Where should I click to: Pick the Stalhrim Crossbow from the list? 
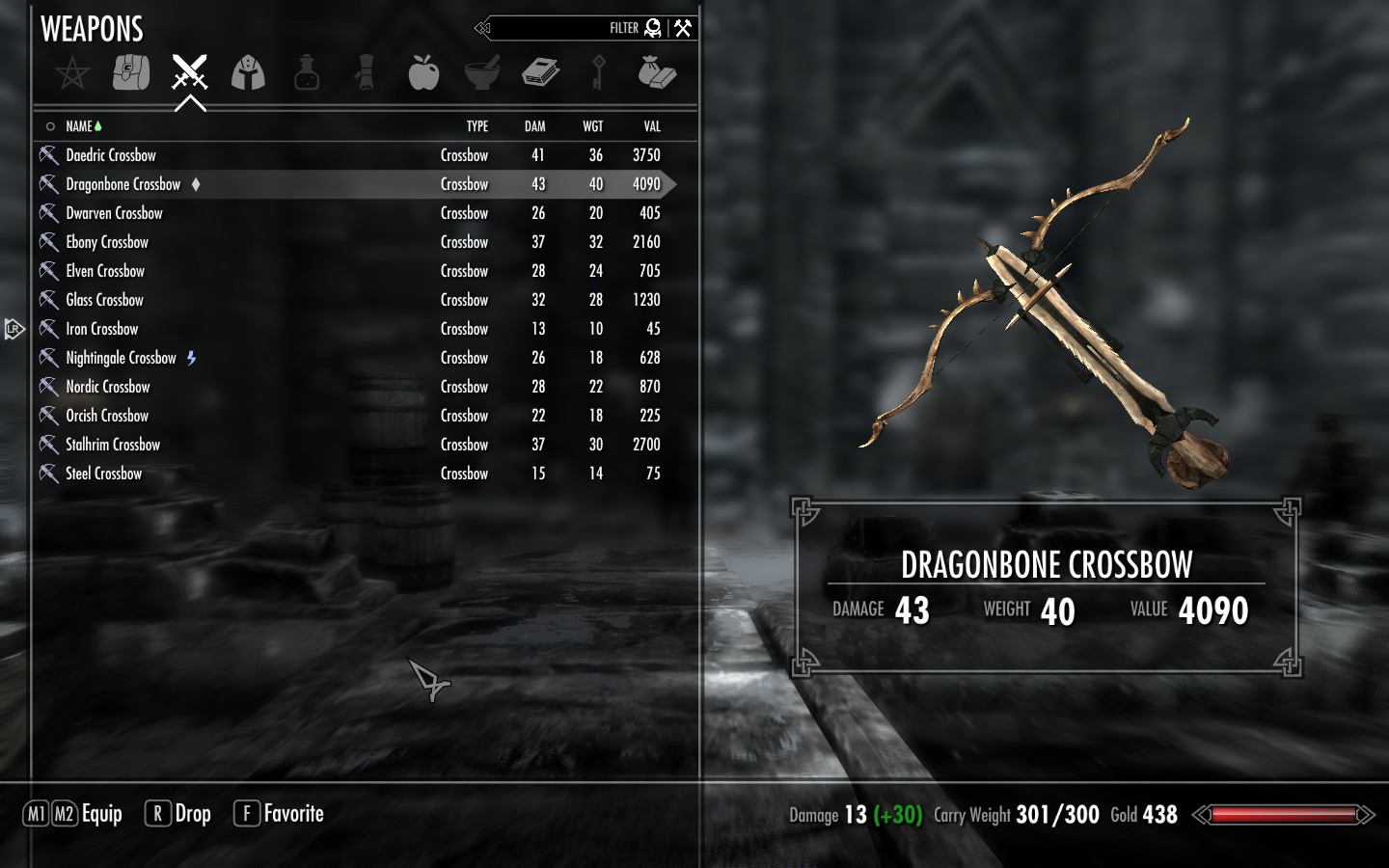click(113, 445)
